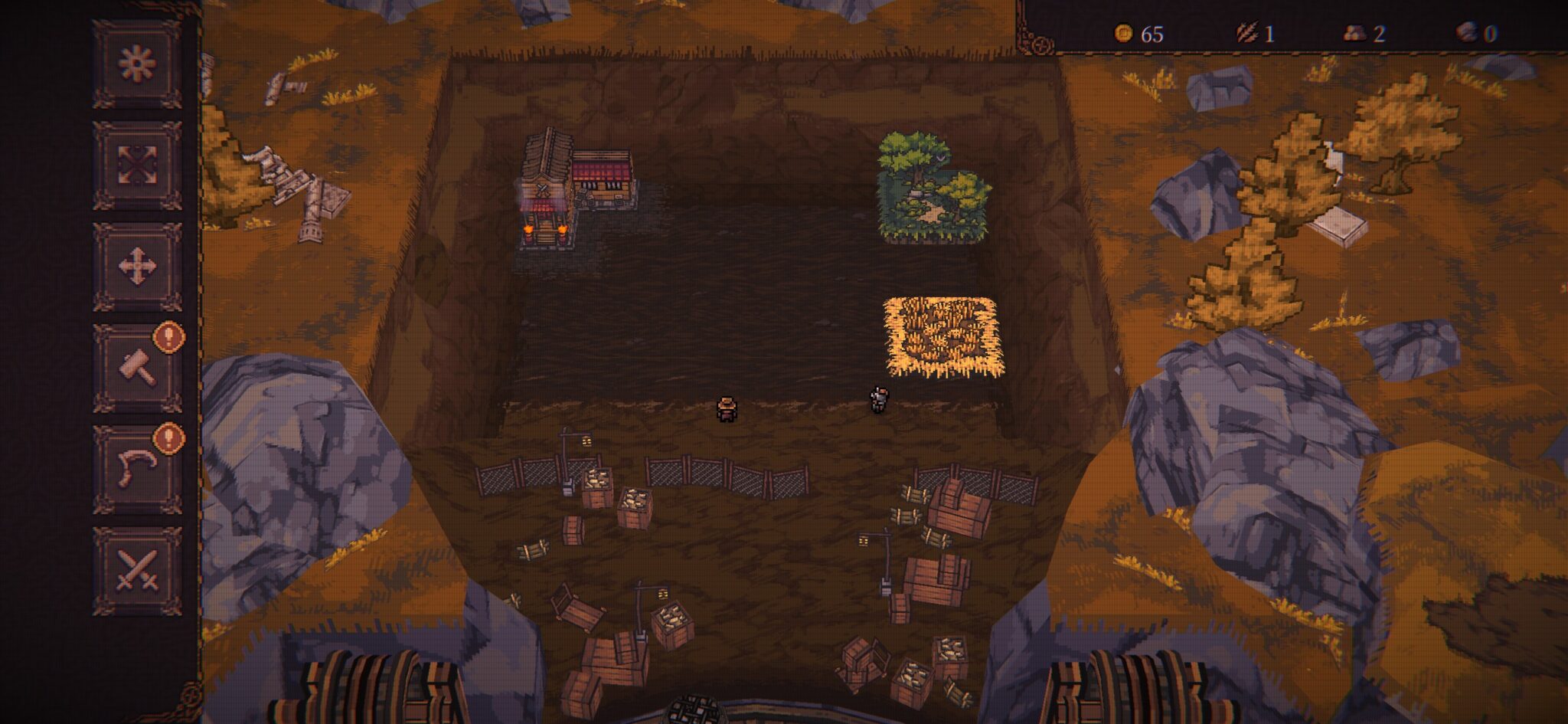Viewport: 1568px width, 724px height.
Task: Open the hammer build menu
Action: coord(137,368)
